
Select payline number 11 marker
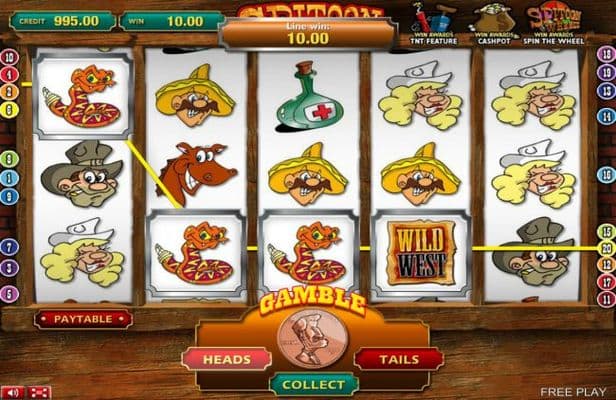(606, 298)
